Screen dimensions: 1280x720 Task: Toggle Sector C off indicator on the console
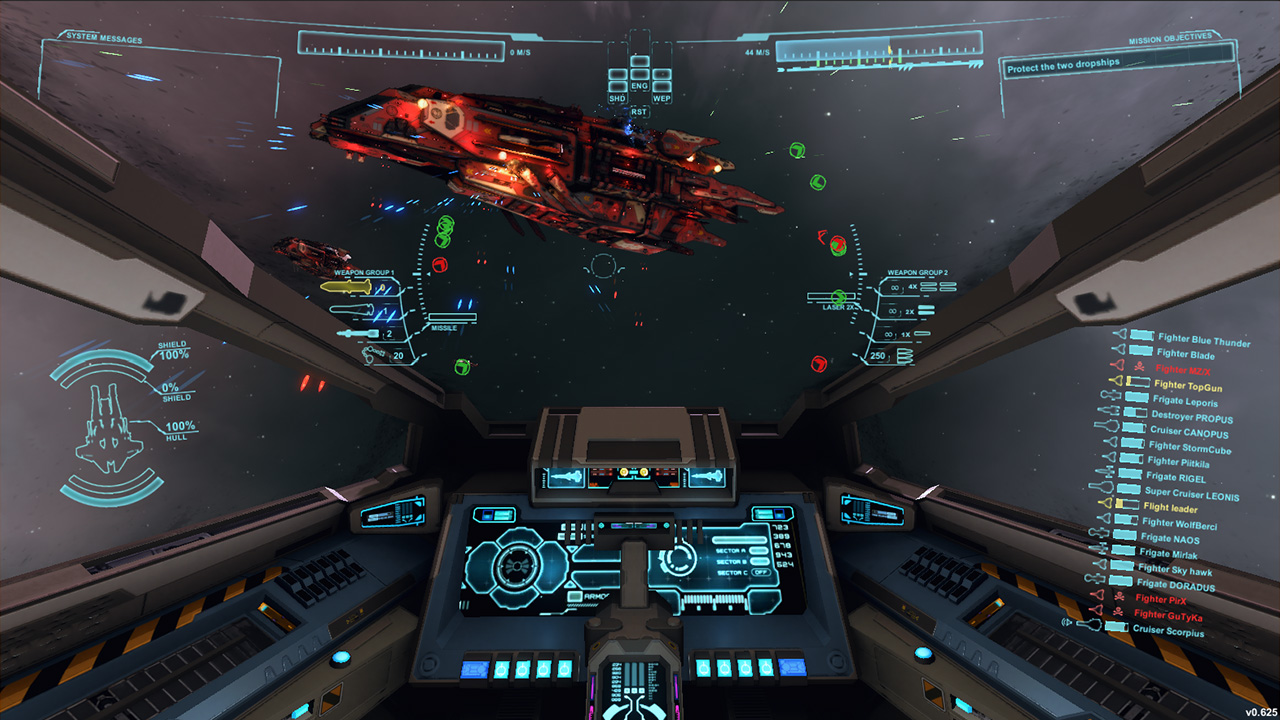pyautogui.click(x=761, y=573)
